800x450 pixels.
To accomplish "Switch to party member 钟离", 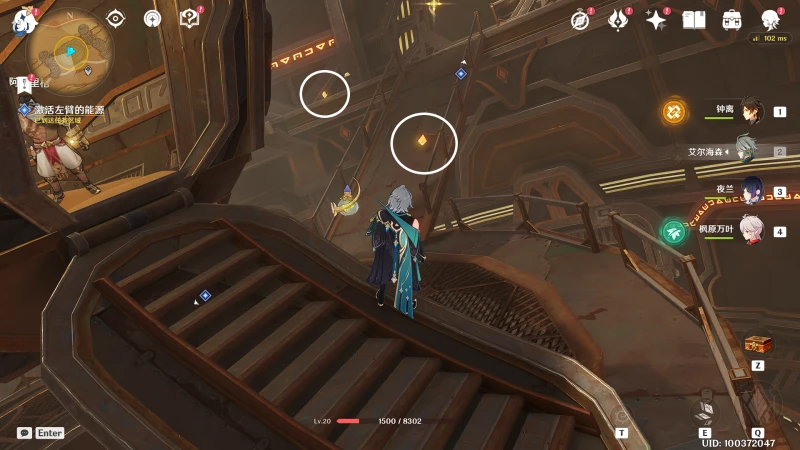I will (x=750, y=111).
